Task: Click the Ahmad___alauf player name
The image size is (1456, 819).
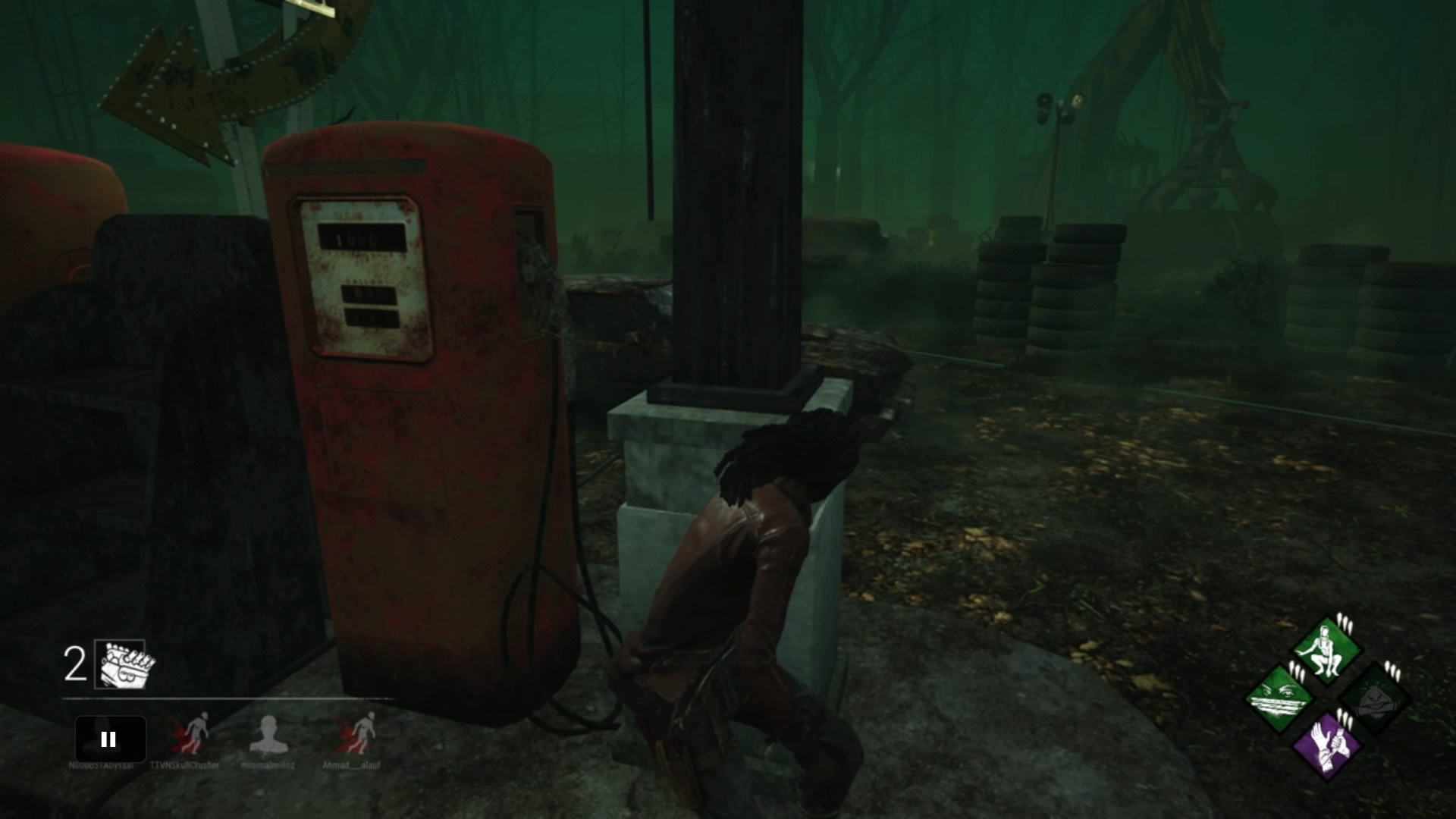Action: tap(352, 765)
